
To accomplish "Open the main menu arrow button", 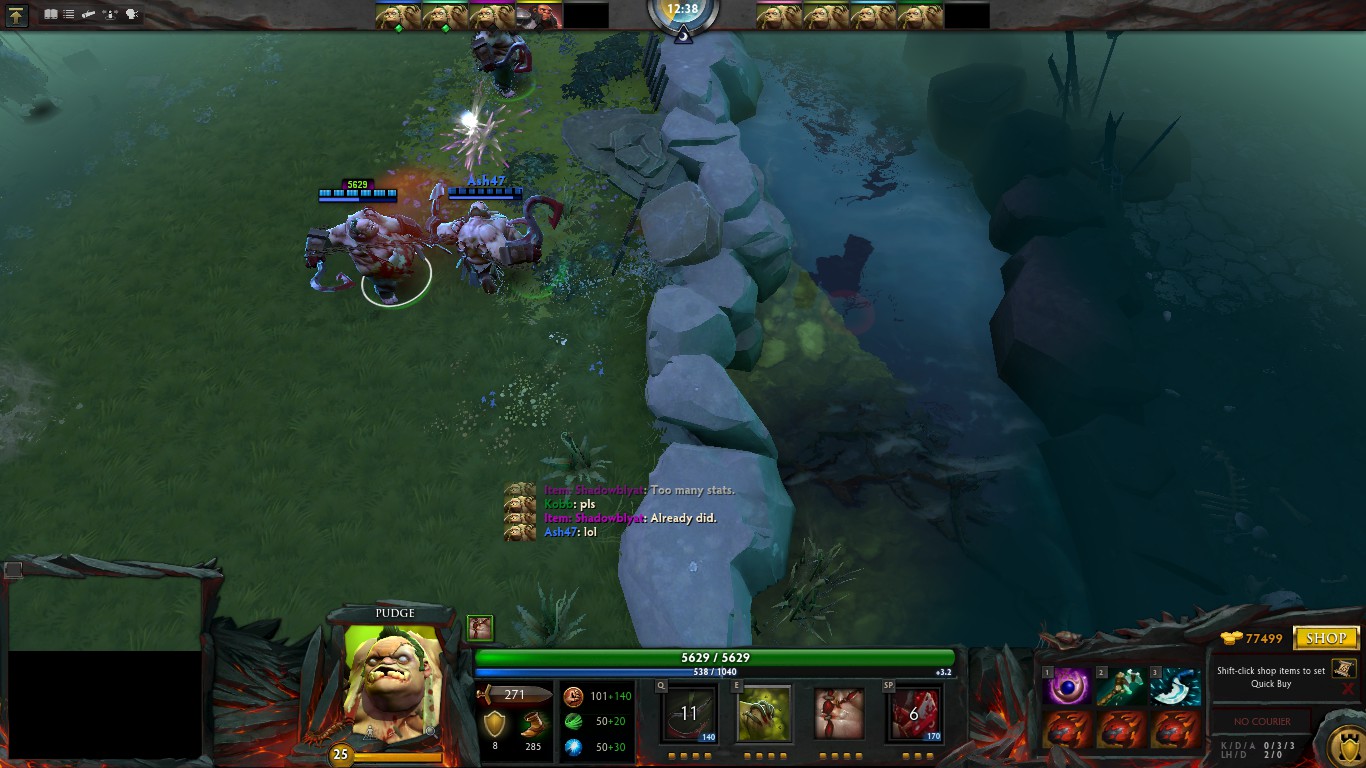I will [x=17, y=15].
